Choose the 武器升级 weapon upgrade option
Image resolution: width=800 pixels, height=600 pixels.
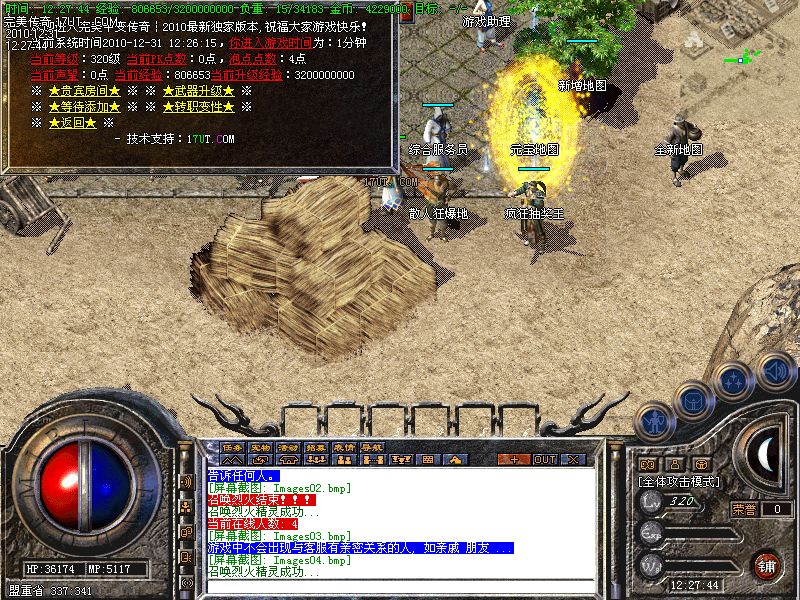[198, 91]
